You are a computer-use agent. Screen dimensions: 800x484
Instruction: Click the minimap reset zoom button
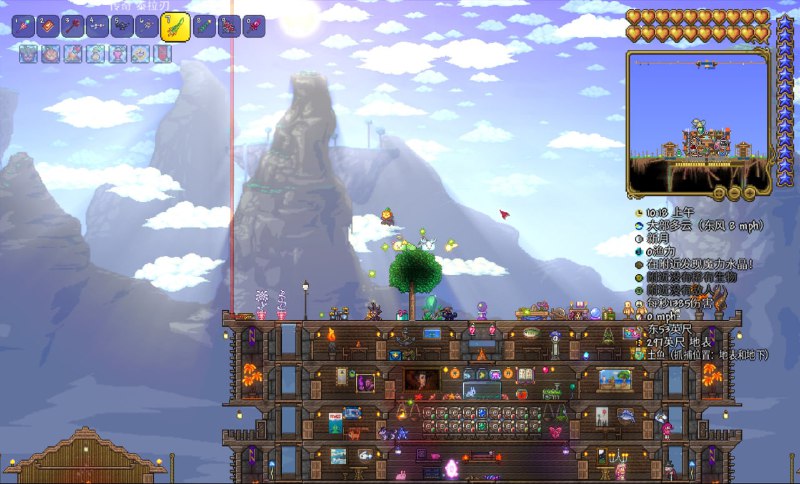(720, 191)
